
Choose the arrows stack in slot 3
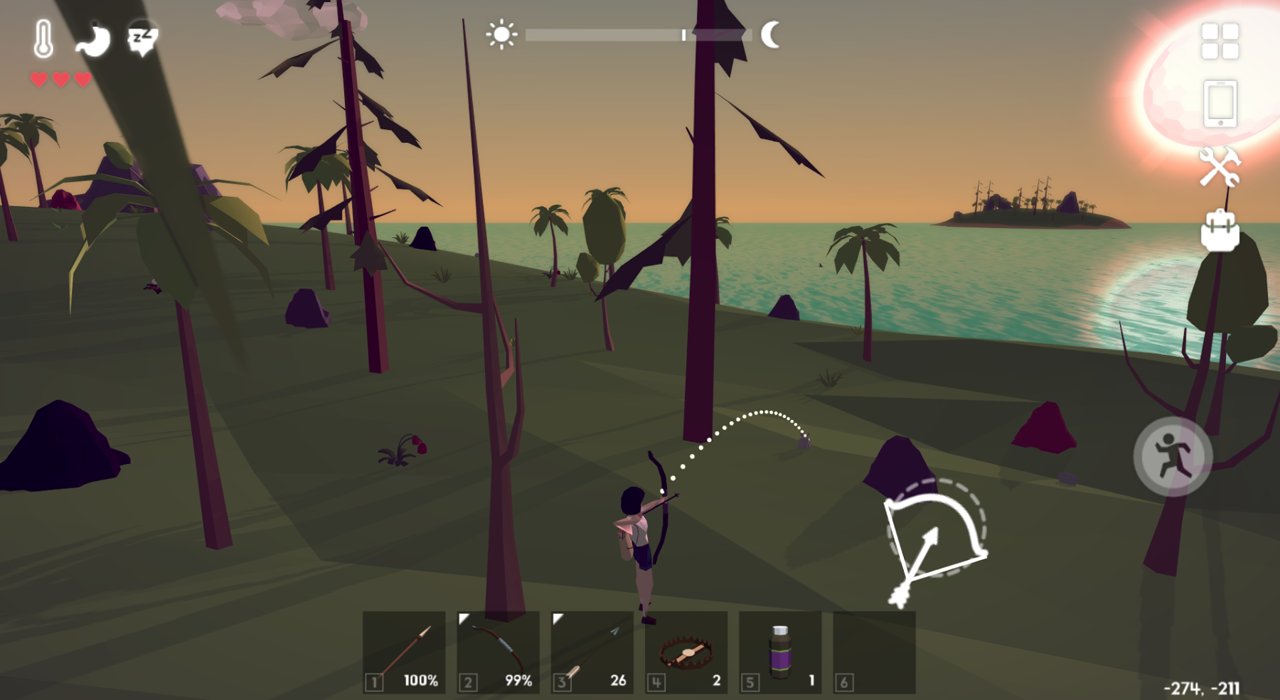592,653
